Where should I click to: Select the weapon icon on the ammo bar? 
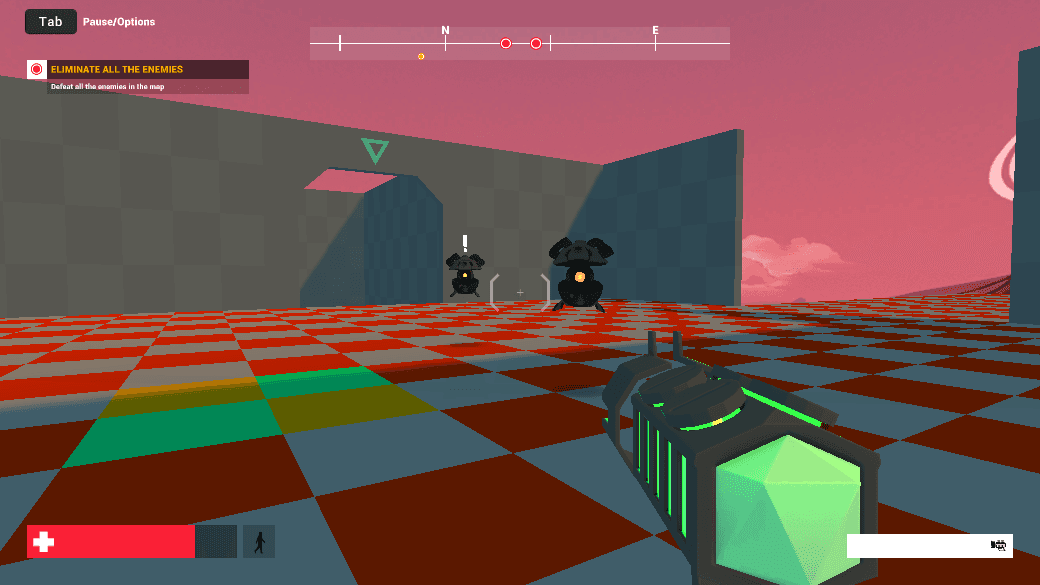[997, 545]
